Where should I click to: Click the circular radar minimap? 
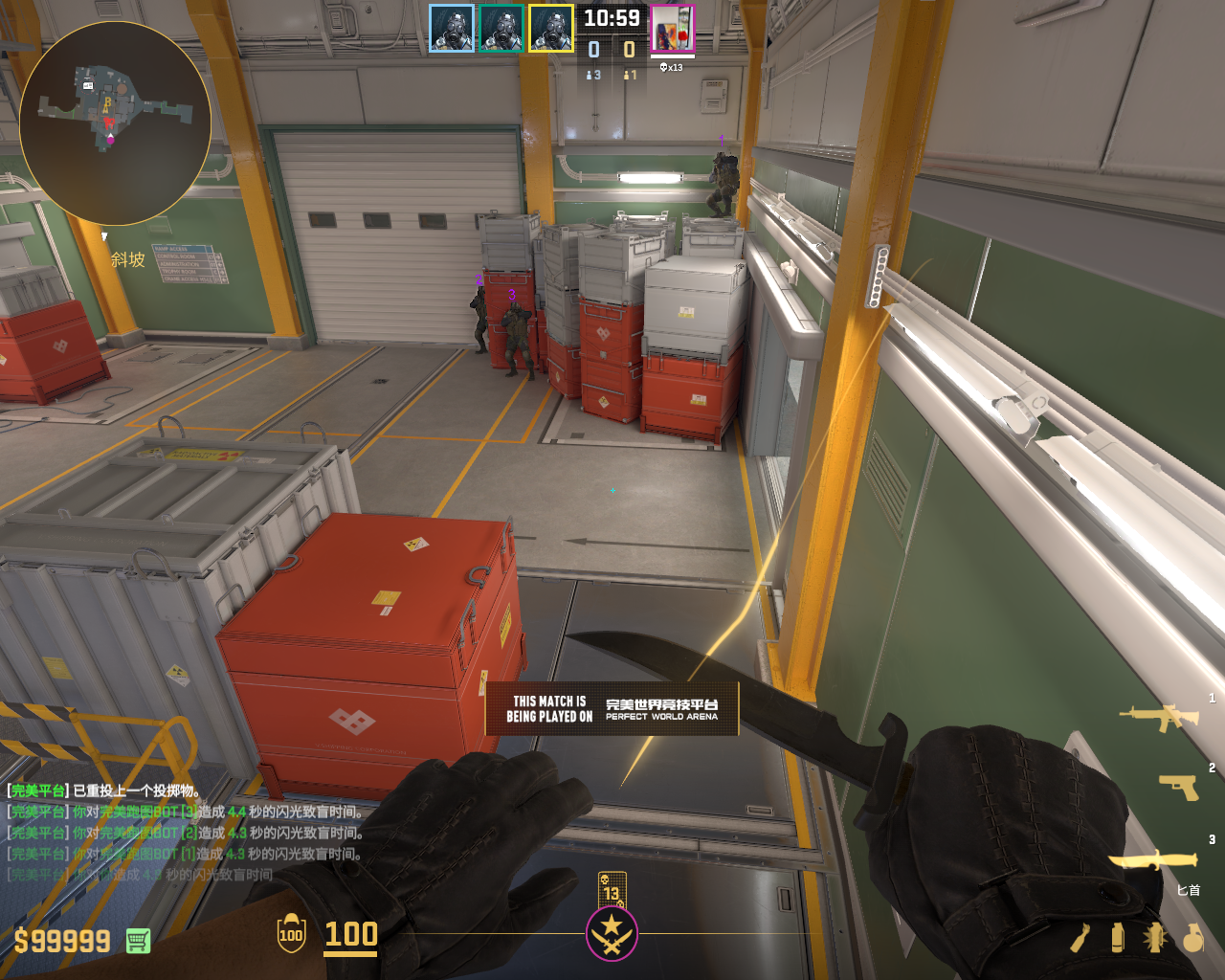click(x=115, y=122)
